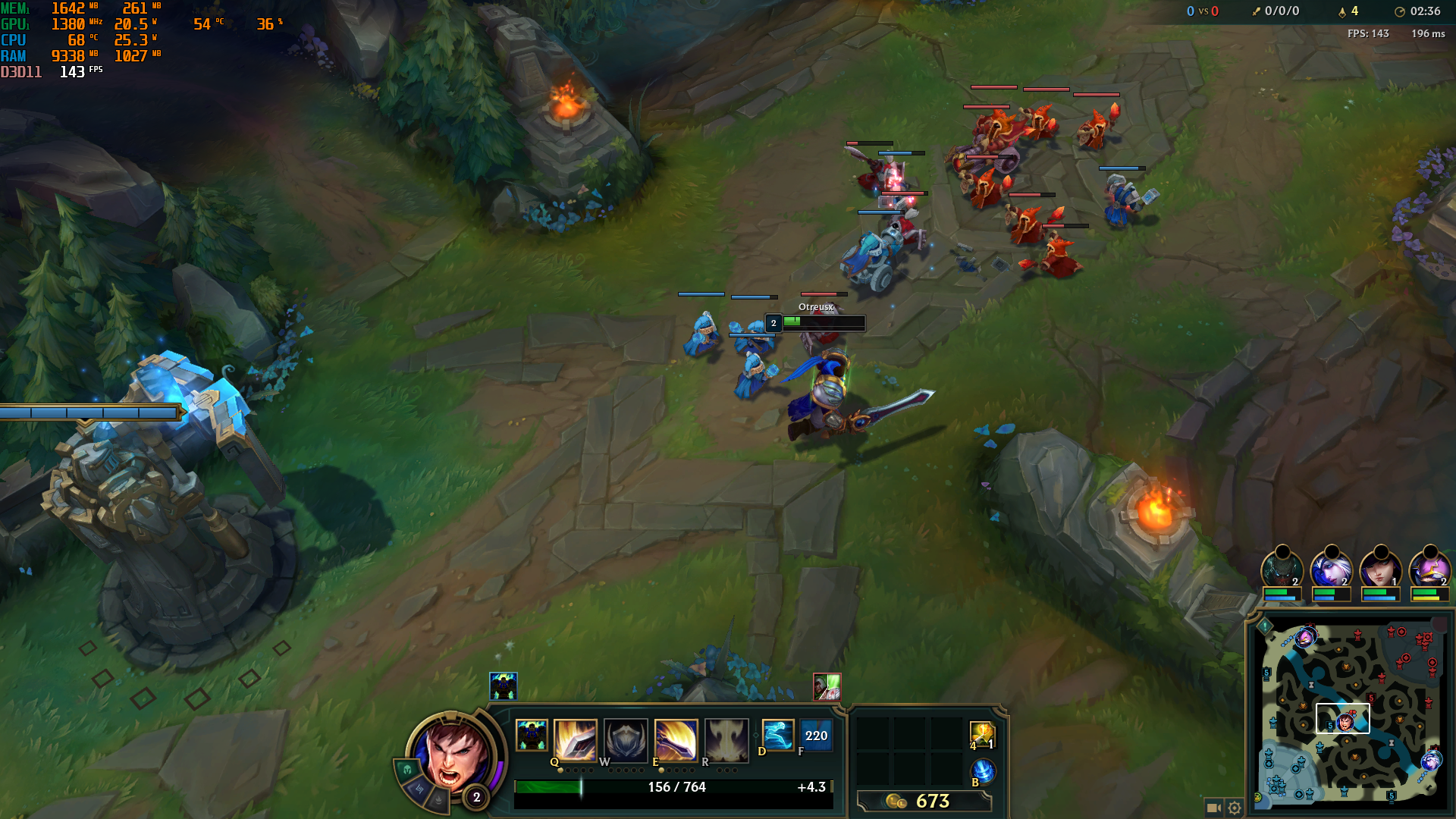This screenshot has width=1456, height=819.
Task: Activate the Ghost summoner spell
Action: [777, 736]
